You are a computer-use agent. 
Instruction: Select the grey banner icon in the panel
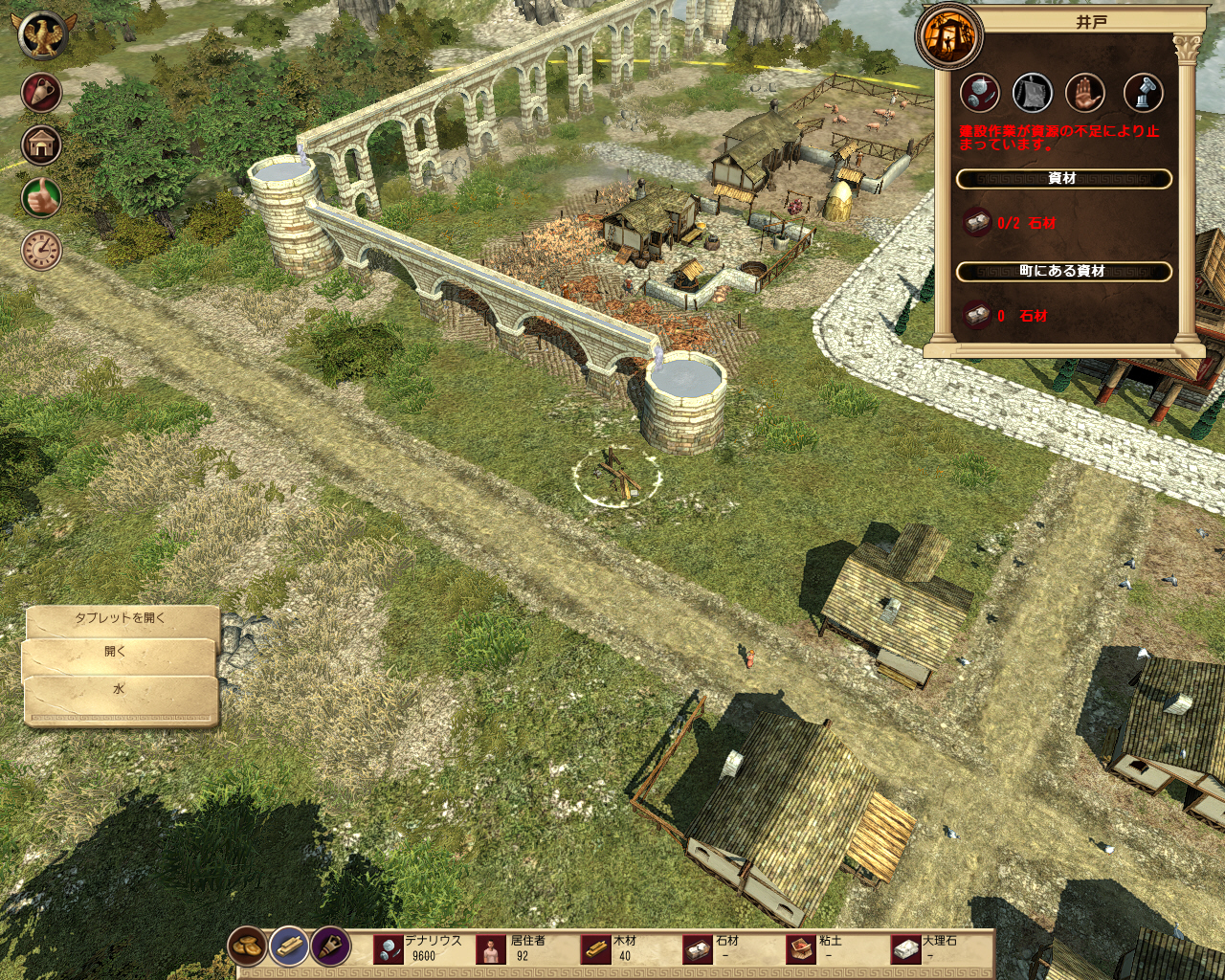pyautogui.click(x=1033, y=93)
